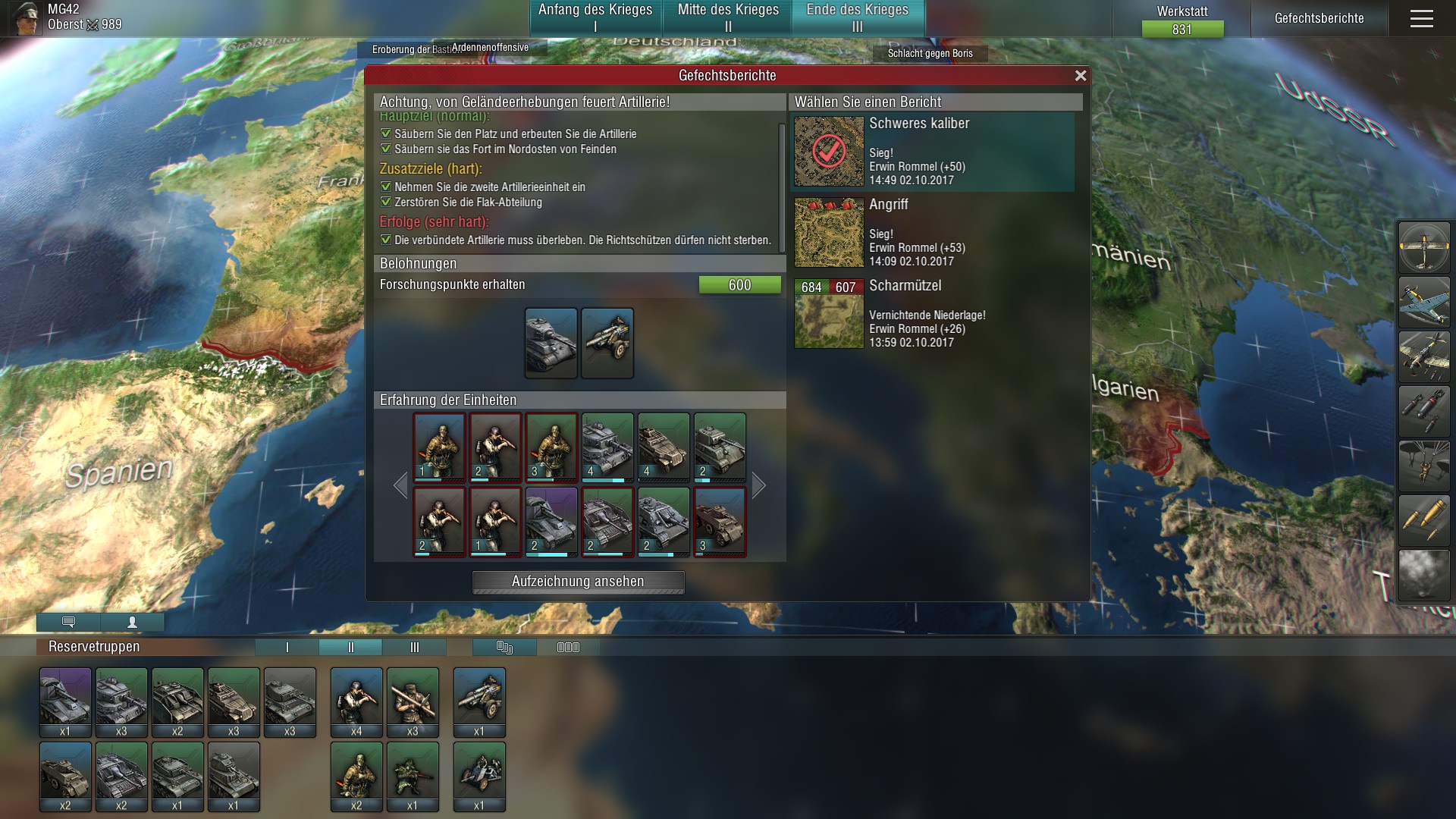This screenshot has width=1456, height=819.
Task: Toggle the checkbox for 'Säubern Sie den Platz' objective
Action: [x=385, y=133]
